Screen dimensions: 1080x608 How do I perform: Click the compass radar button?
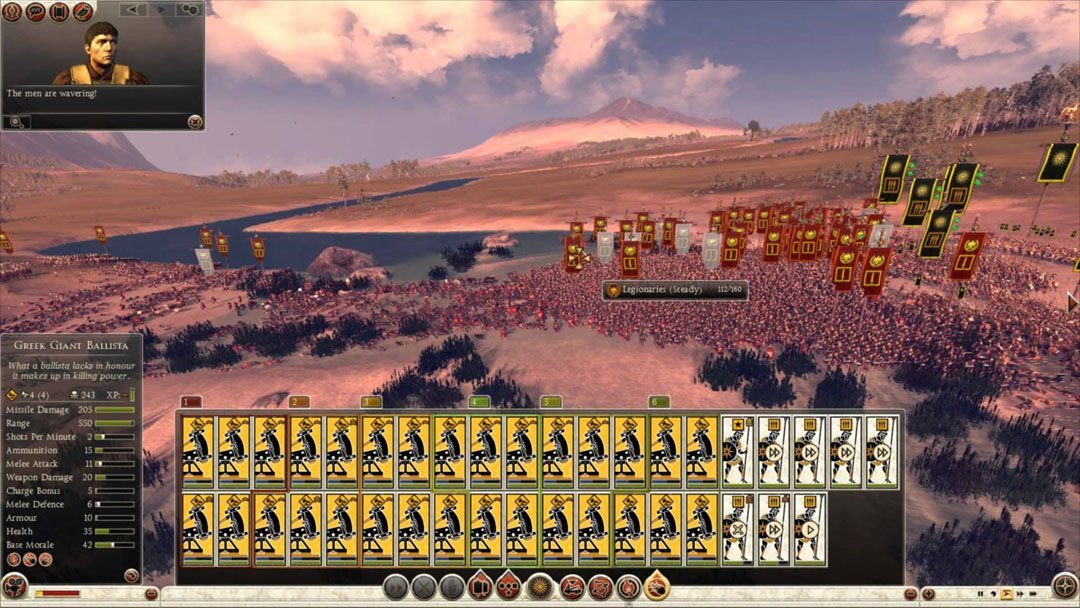point(1065,586)
